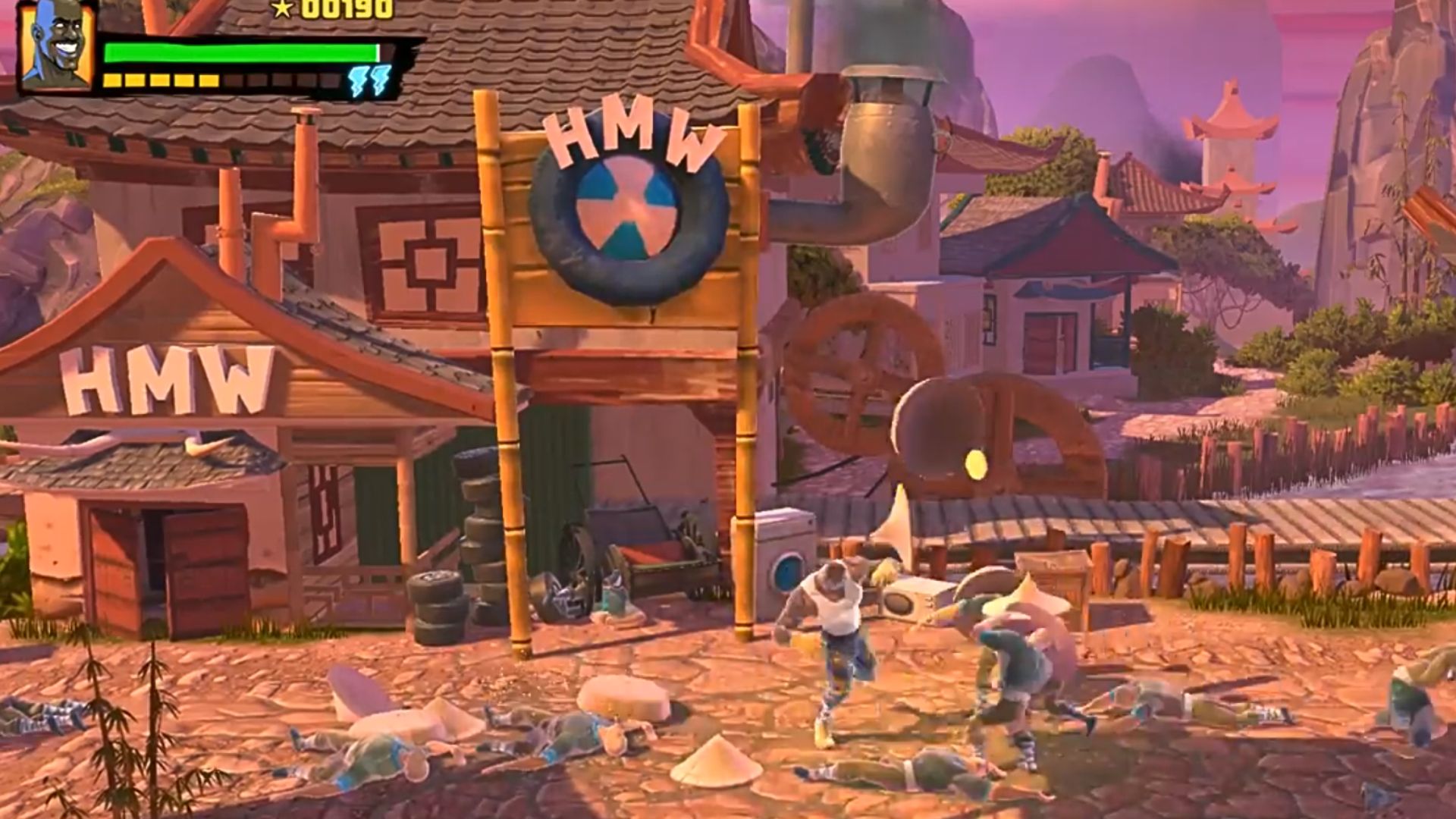Select the blue lightning bolt special icons
Image resolution: width=1456 pixels, height=819 pixels.
(x=370, y=80)
